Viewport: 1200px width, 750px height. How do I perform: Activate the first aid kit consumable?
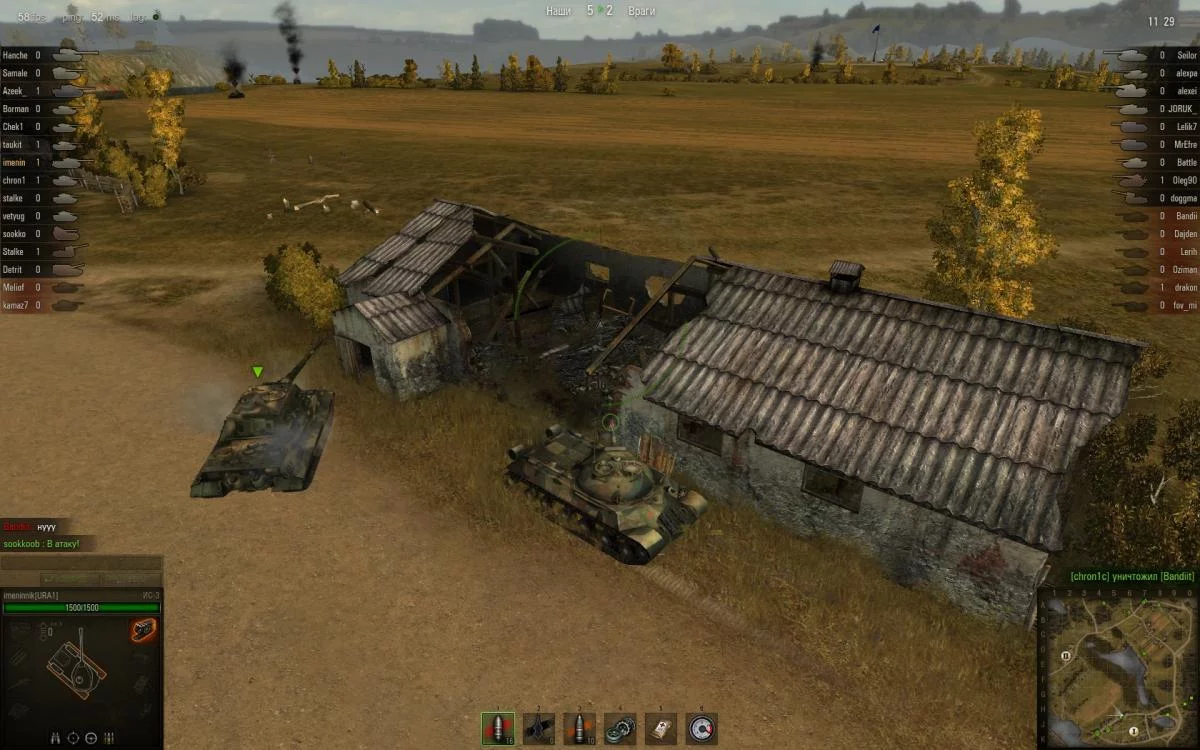(x=661, y=728)
